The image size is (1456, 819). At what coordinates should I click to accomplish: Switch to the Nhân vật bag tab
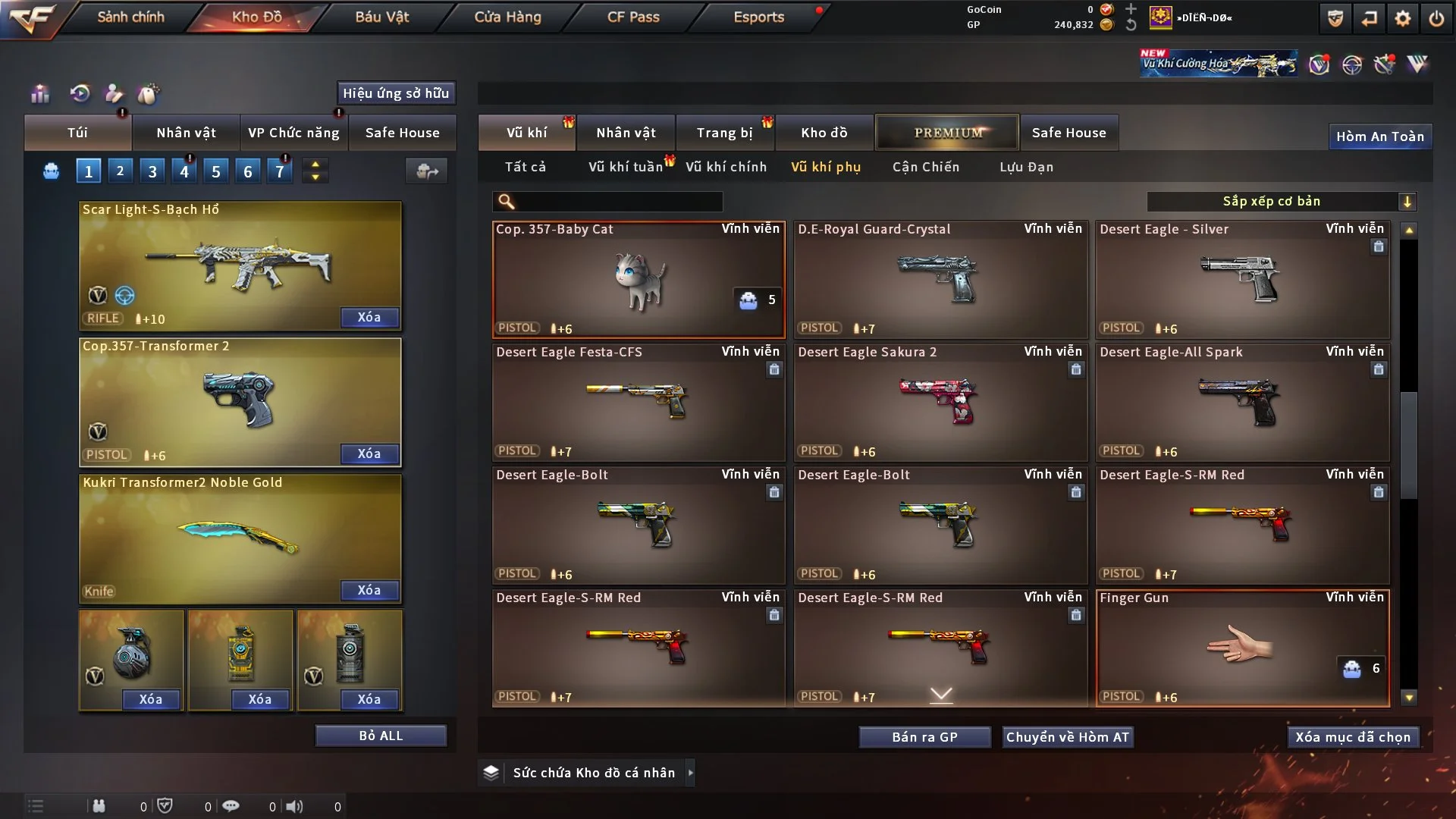point(186,133)
